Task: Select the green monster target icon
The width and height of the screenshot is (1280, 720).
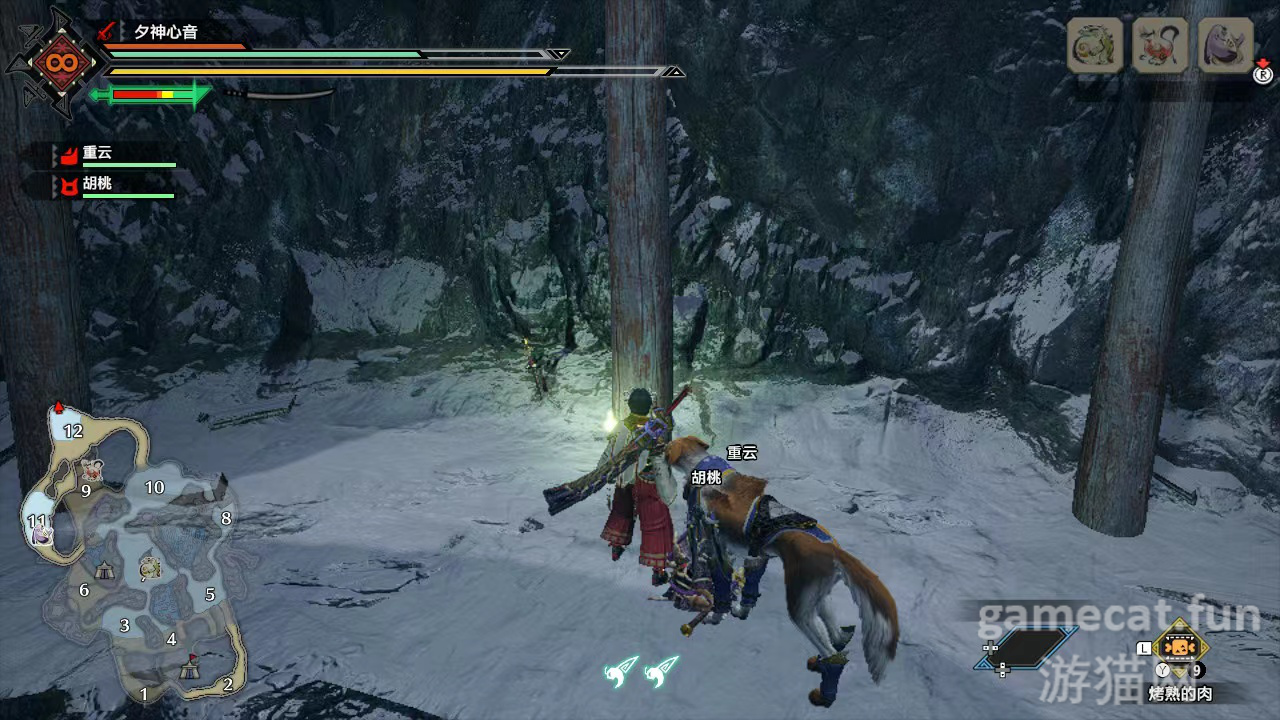Action: 1094,46
